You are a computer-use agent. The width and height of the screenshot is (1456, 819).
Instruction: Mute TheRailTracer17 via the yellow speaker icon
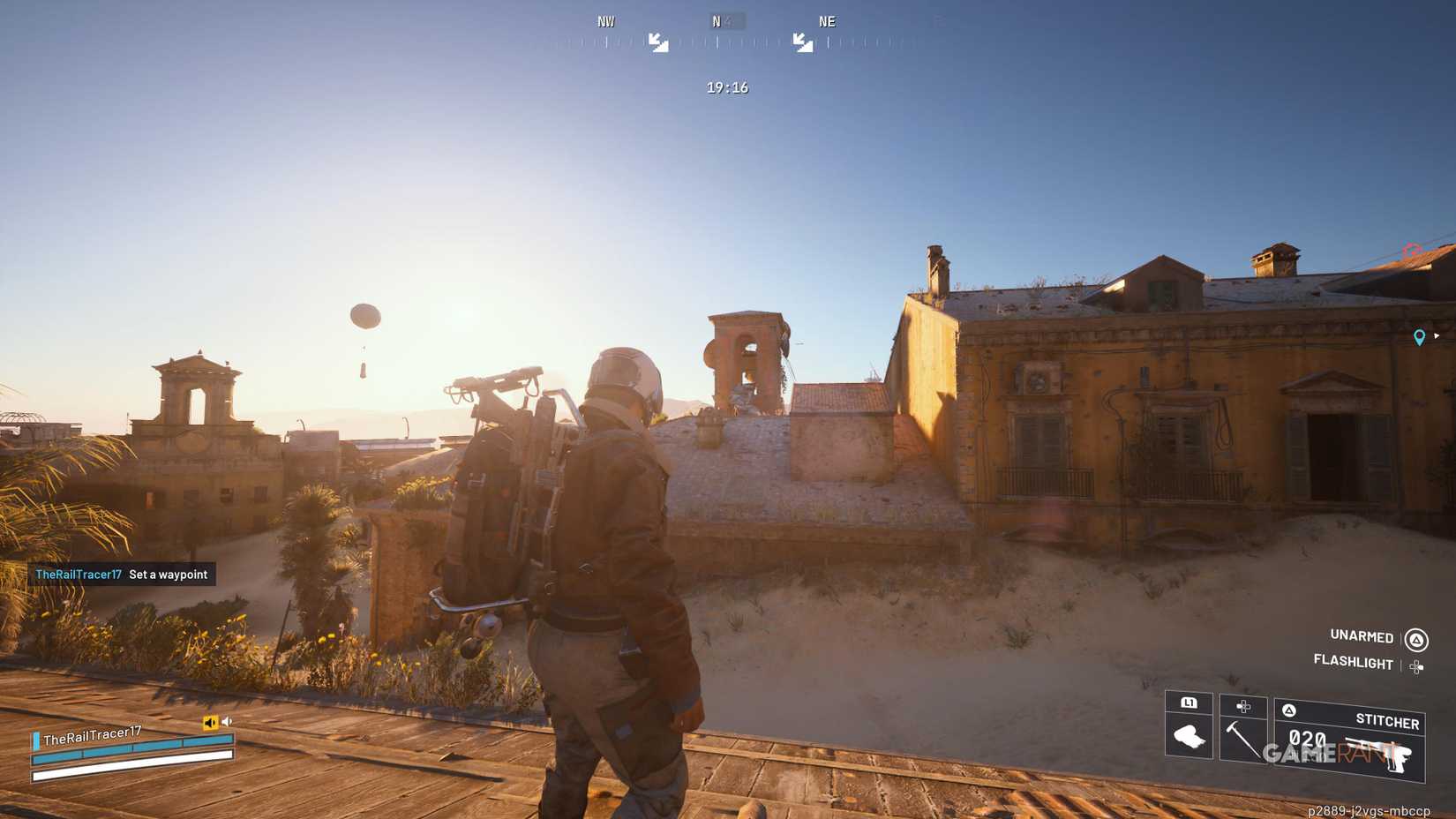[x=210, y=722]
